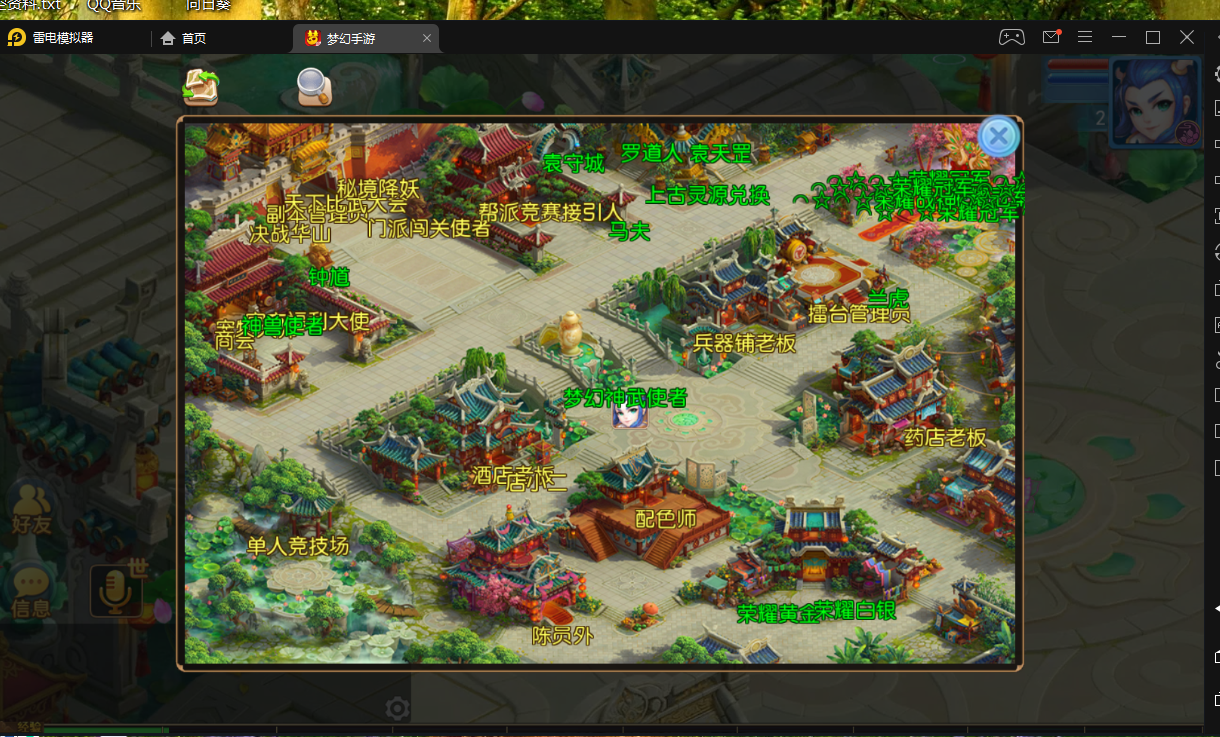1220x737 pixels.
Task: Open the magnifier search icon
Action: pos(314,87)
